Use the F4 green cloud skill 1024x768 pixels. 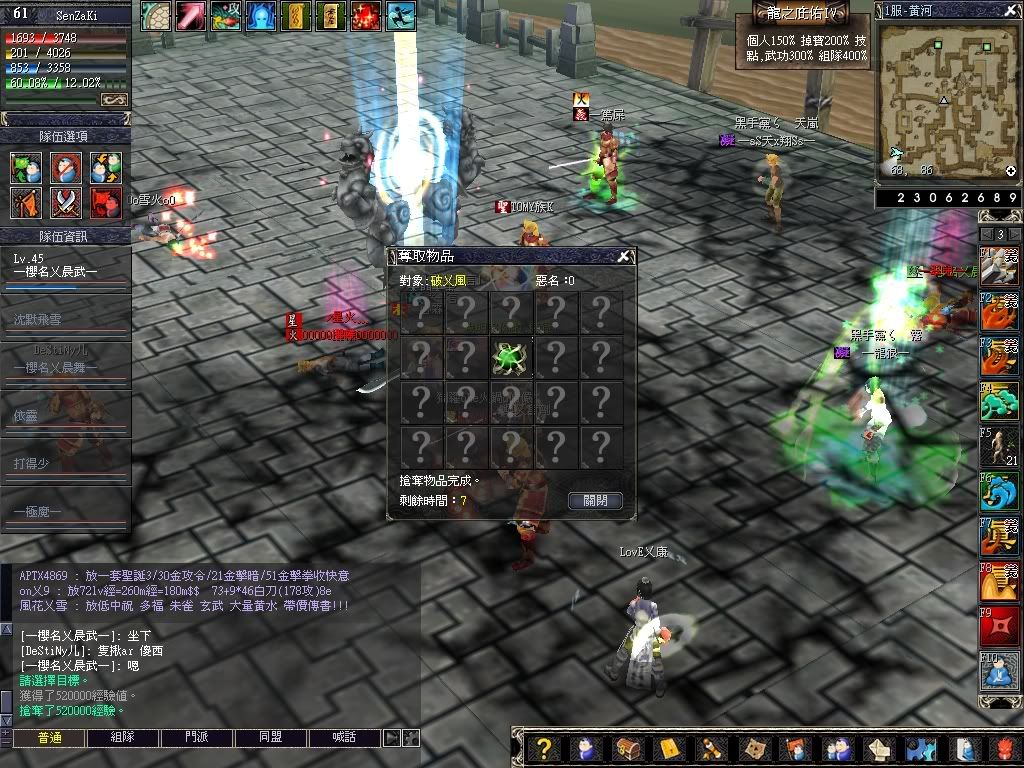tap(999, 402)
